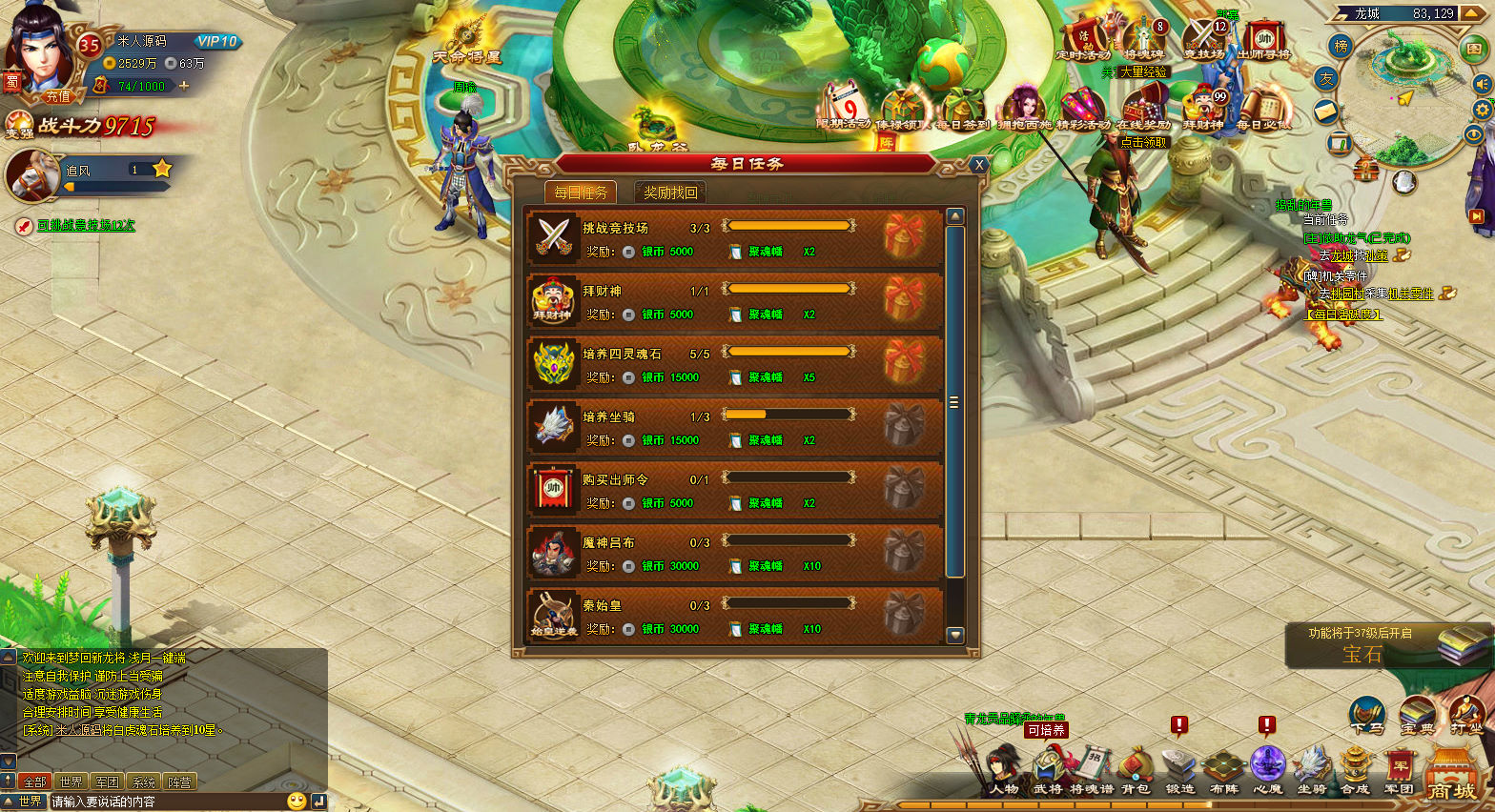Select the 军团 chat channel tab
Screen dimensions: 1495x812
tap(107, 782)
